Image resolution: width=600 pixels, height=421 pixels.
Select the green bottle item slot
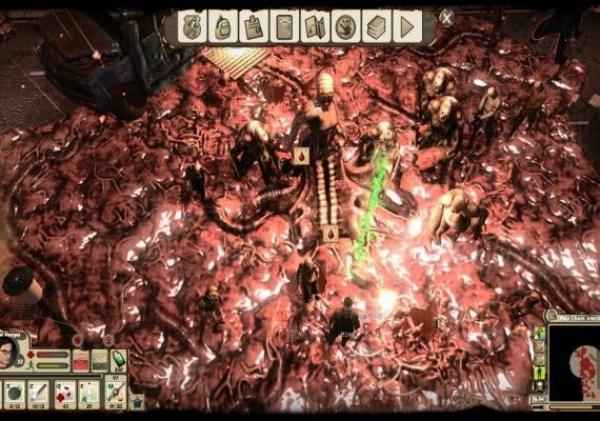tap(119, 358)
